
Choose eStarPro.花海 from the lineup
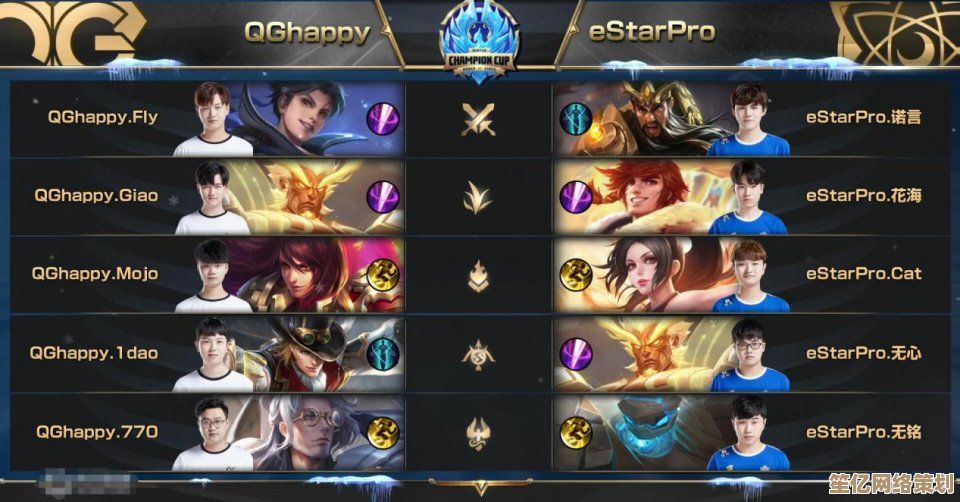click(x=863, y=195)
